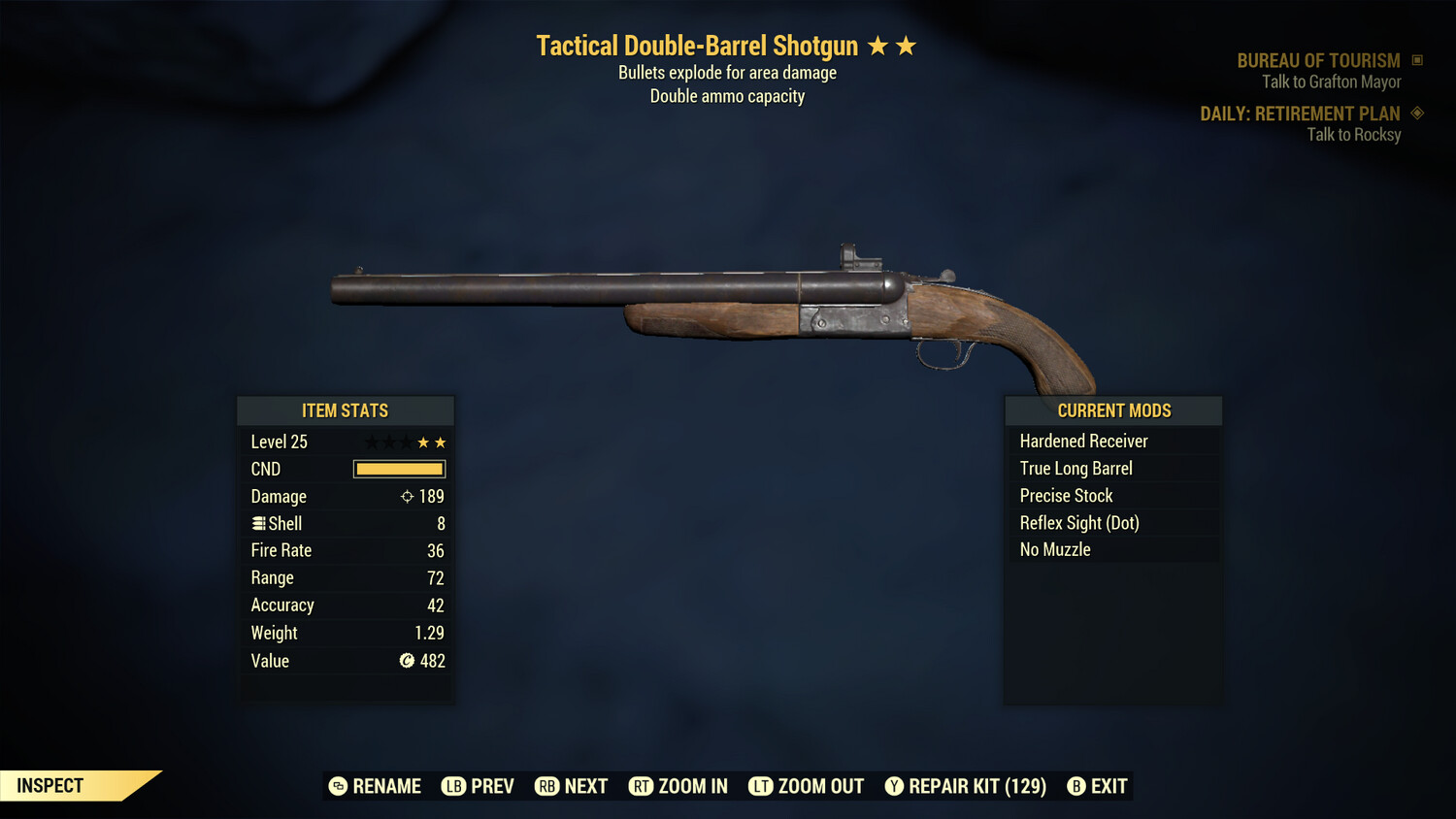The image size is (1456, 819).
Task: Select the Hardened Receiver mod entry
Action: [1082, 441]
